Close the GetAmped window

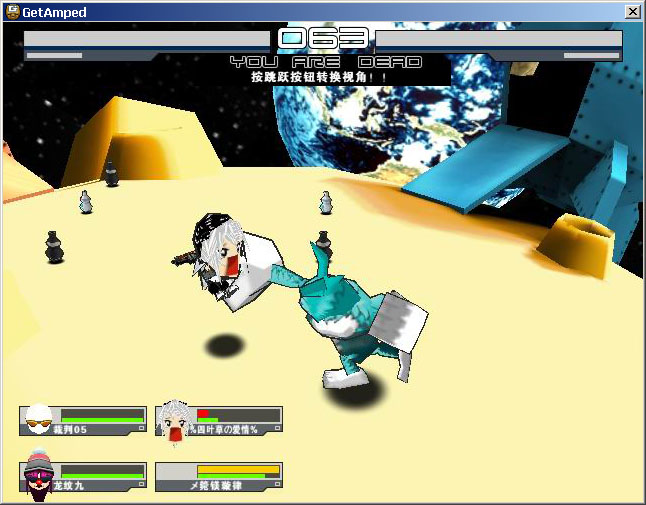(632, 11)
